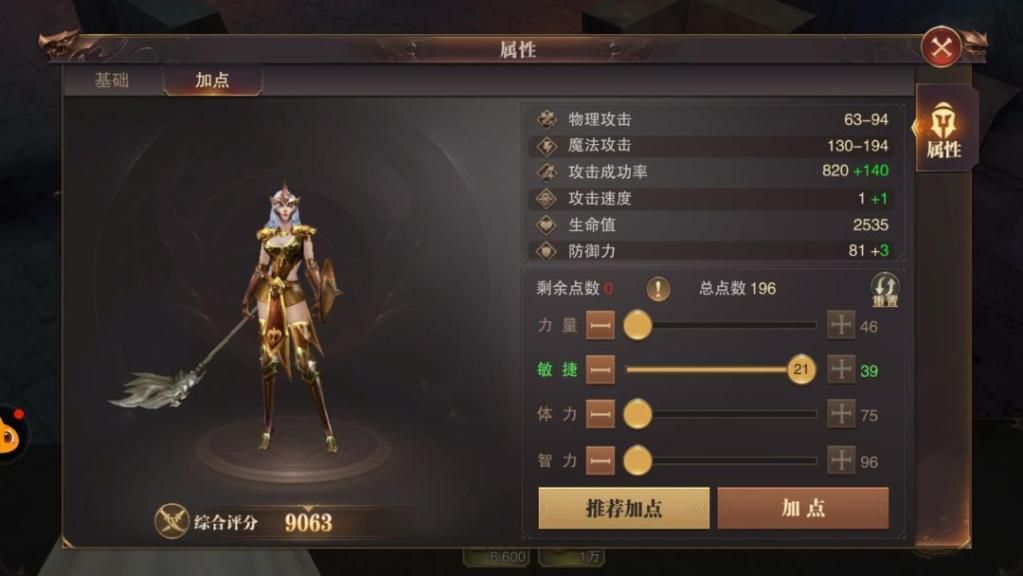Click the 力量 slider handle

click(638, 326)
